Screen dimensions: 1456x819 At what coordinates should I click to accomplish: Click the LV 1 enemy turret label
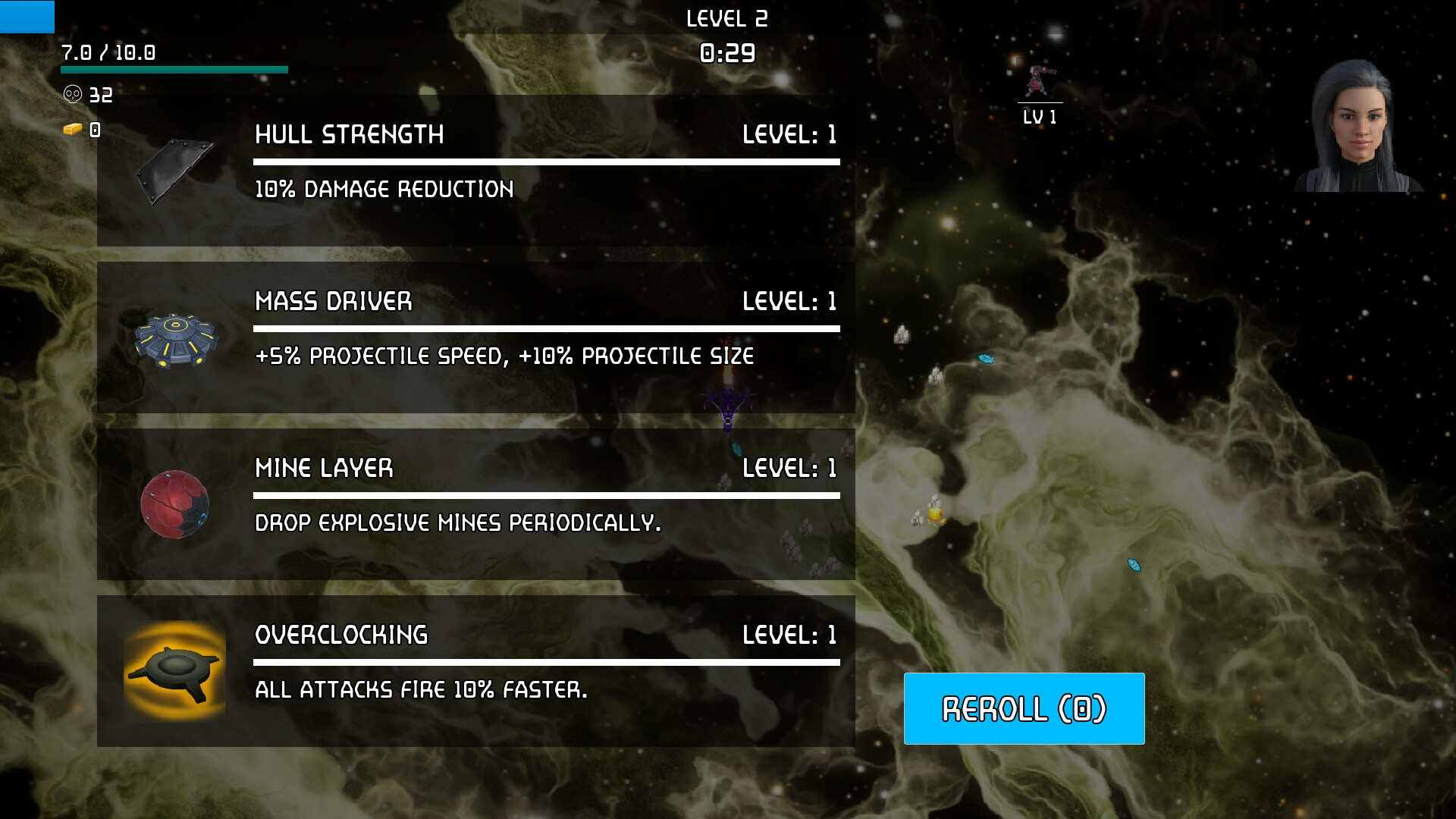point(1039,117)
